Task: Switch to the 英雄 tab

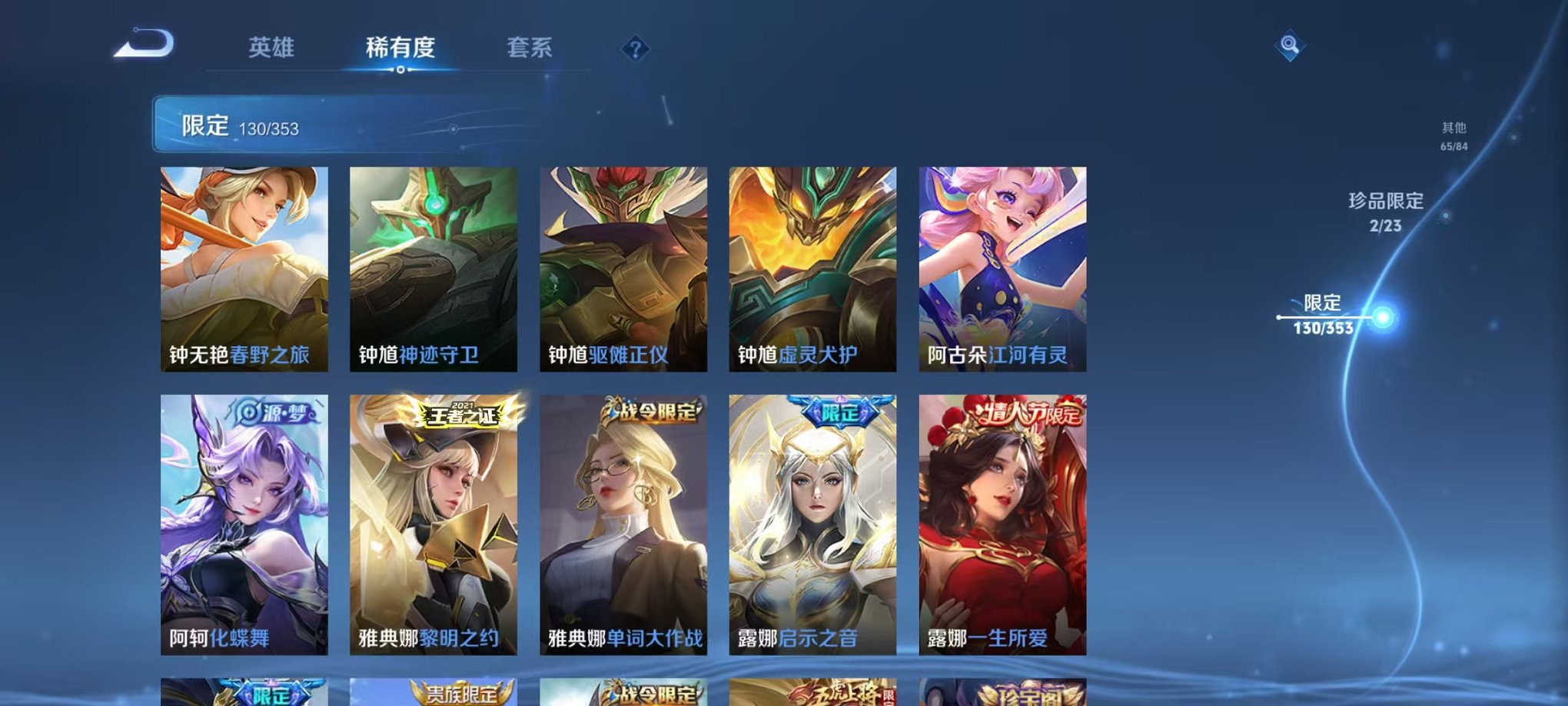Action: 272,48
